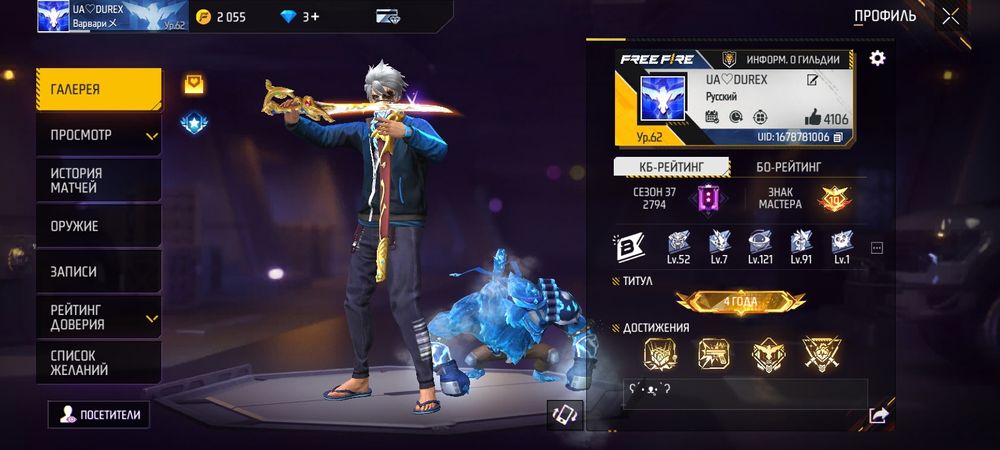The height and width of the screenshot is (450, 1000).
Task: Select the 4 Года title badge
Action: 741,302
